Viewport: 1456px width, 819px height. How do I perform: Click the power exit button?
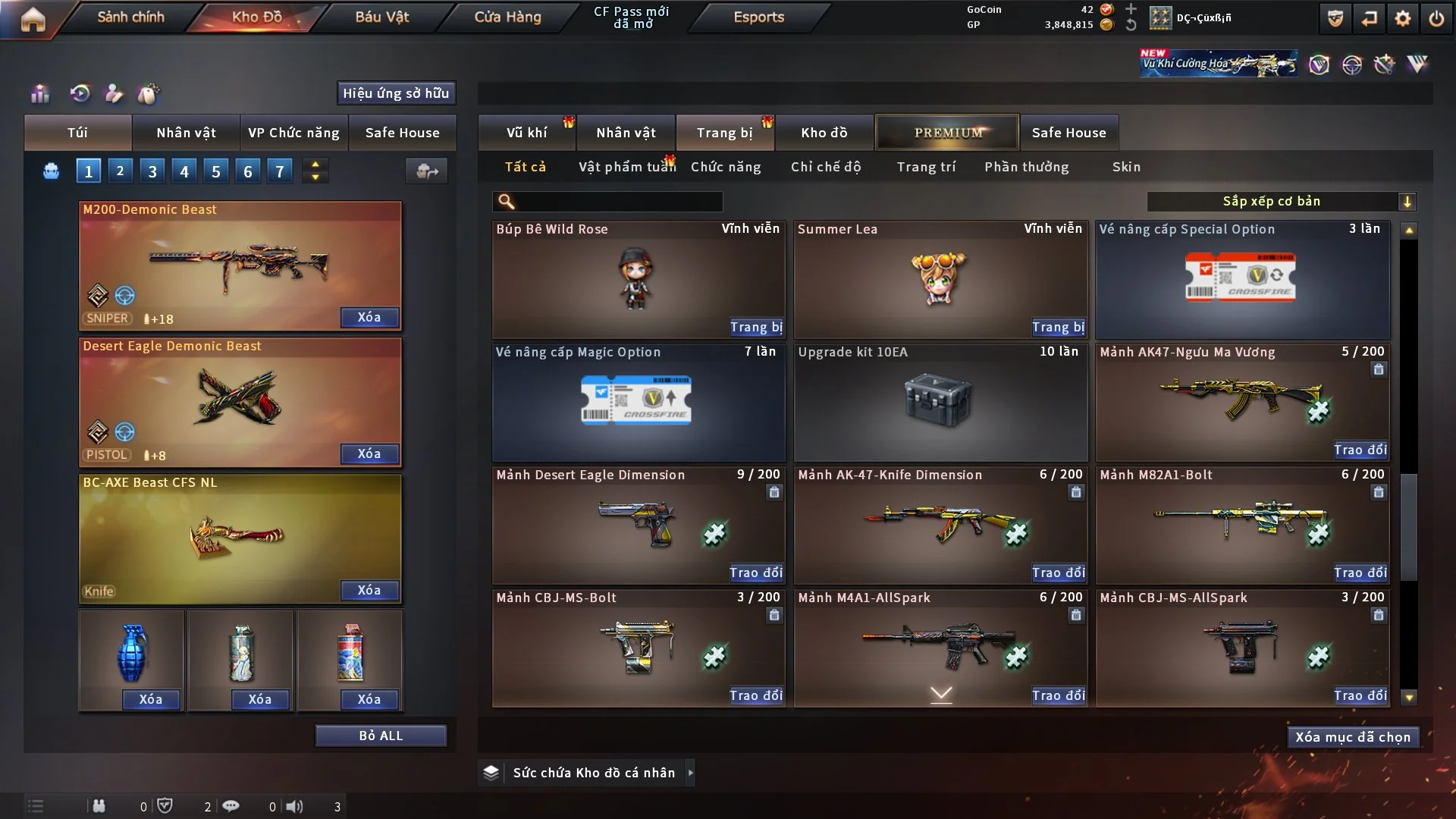1436,18
